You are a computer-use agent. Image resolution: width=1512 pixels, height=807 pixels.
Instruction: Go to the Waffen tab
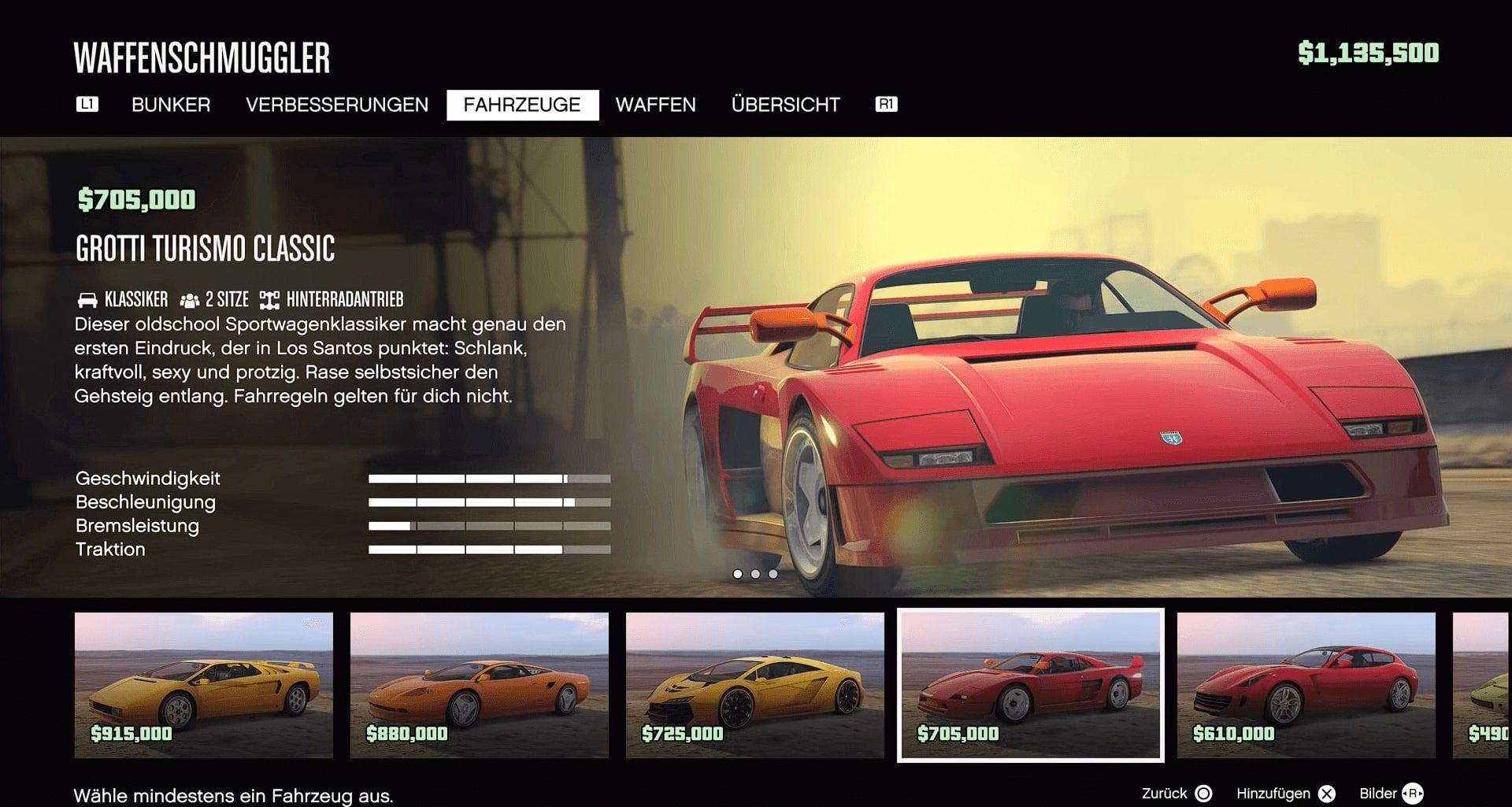(655, 105)
